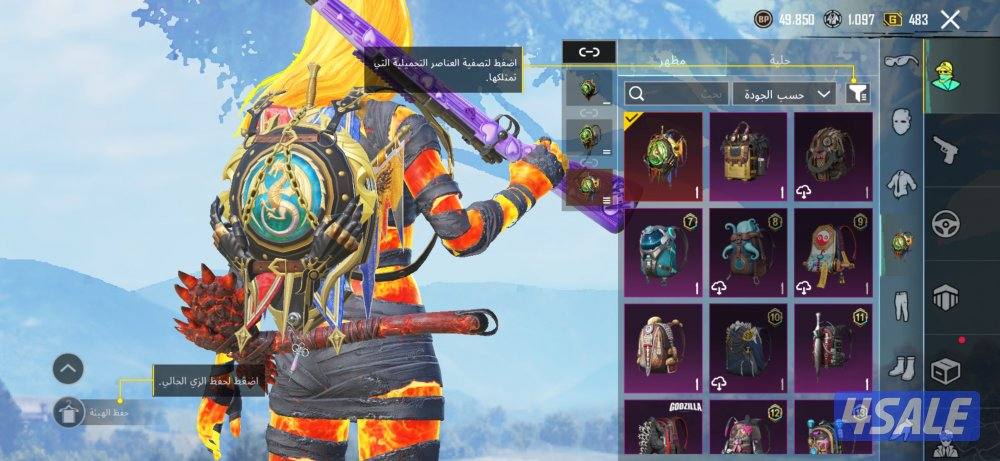Save the current outfit with hanger button
This screenshot has width=1000, height=461.
coord(68,411)
